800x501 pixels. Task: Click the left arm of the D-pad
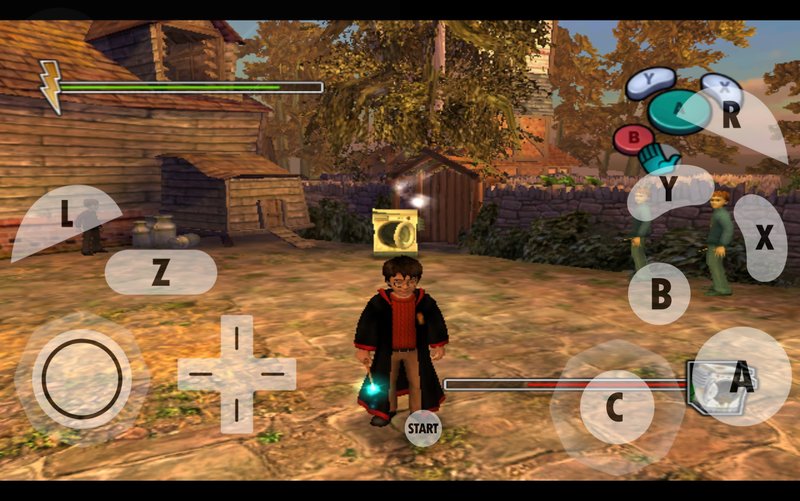[x=200, y=374]
